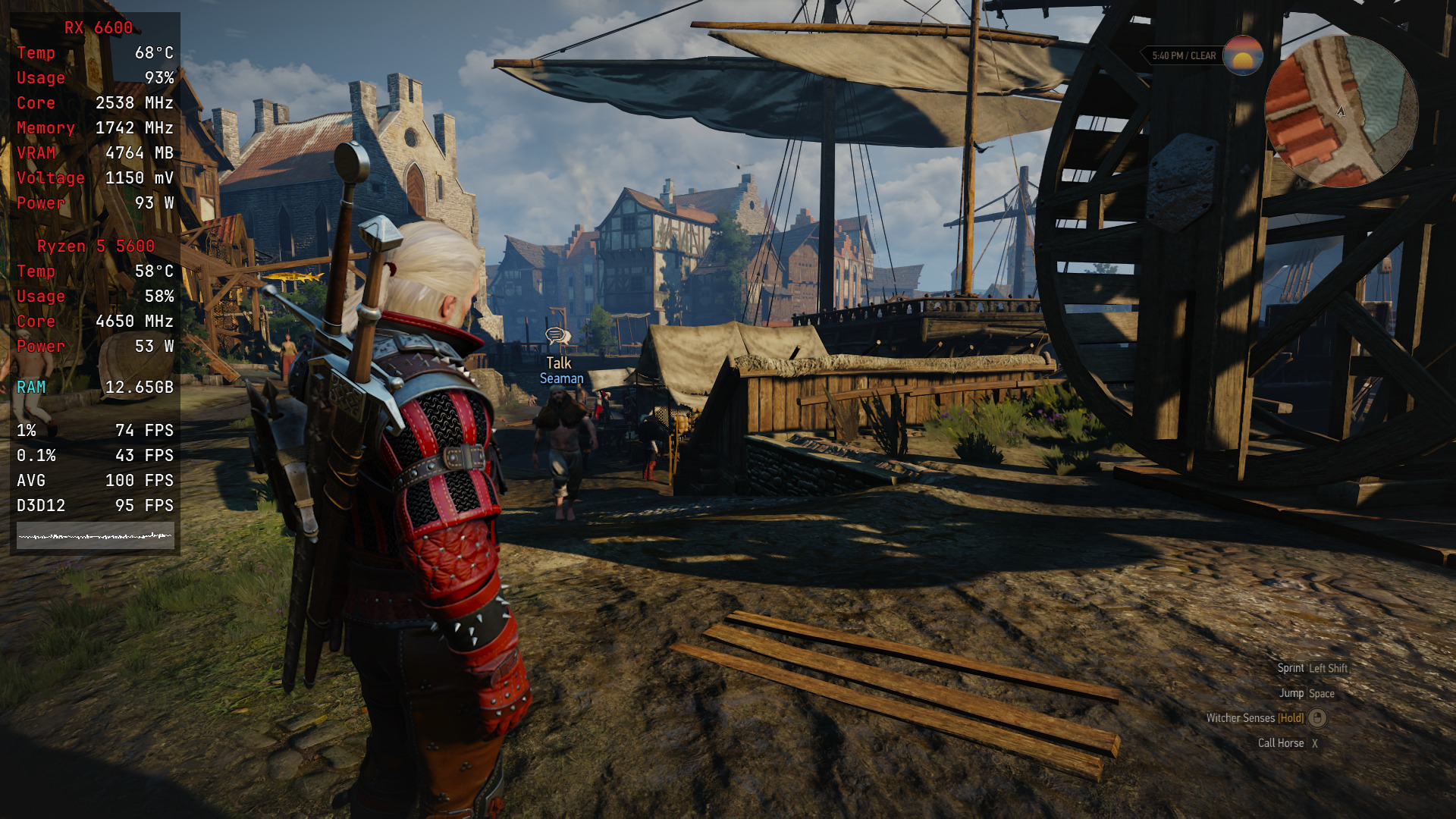Click the player arrow marker on minimap
Image resolution: width=1456 pixels, height=819 pixels.
tap(1341, 111)
